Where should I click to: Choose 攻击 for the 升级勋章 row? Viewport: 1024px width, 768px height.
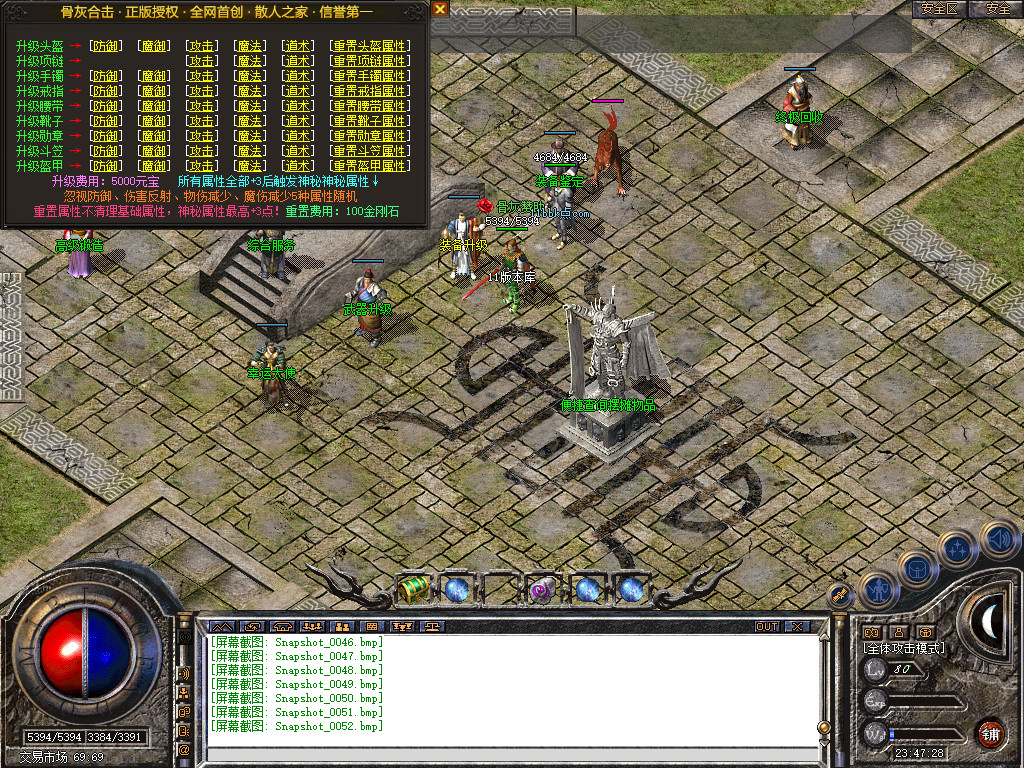click(x=202, y=136)
